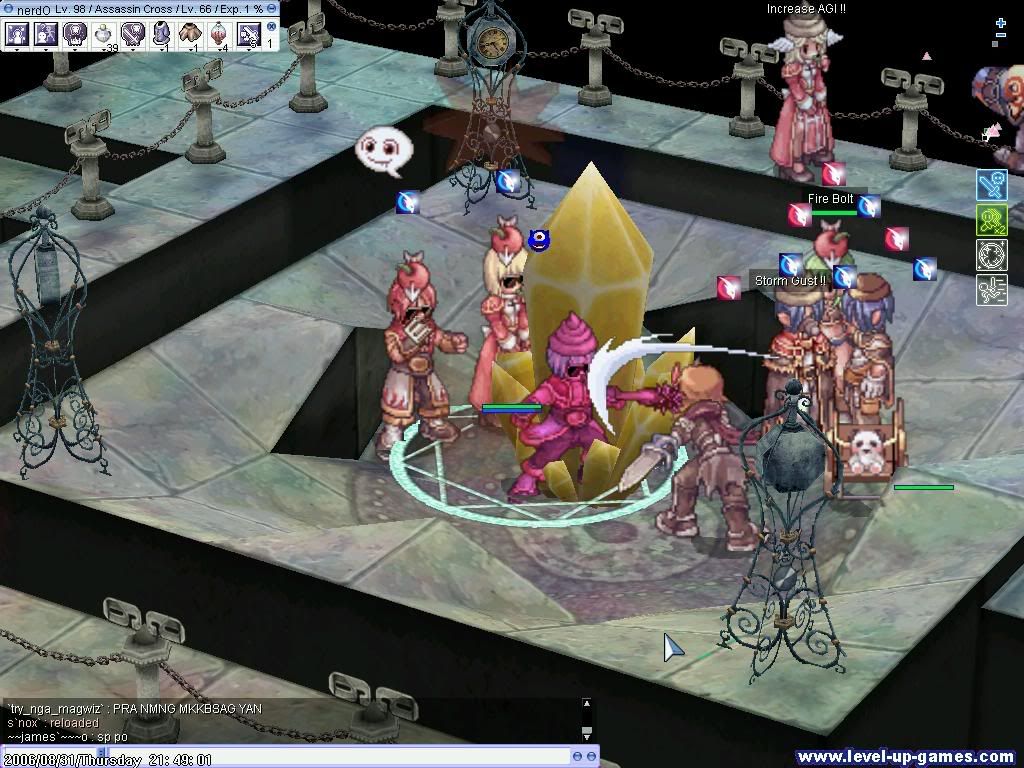Use the red potion hotbar slot
Viewport: 1024px width, 768px height.
pyautogui.click(x=219, y=34)
